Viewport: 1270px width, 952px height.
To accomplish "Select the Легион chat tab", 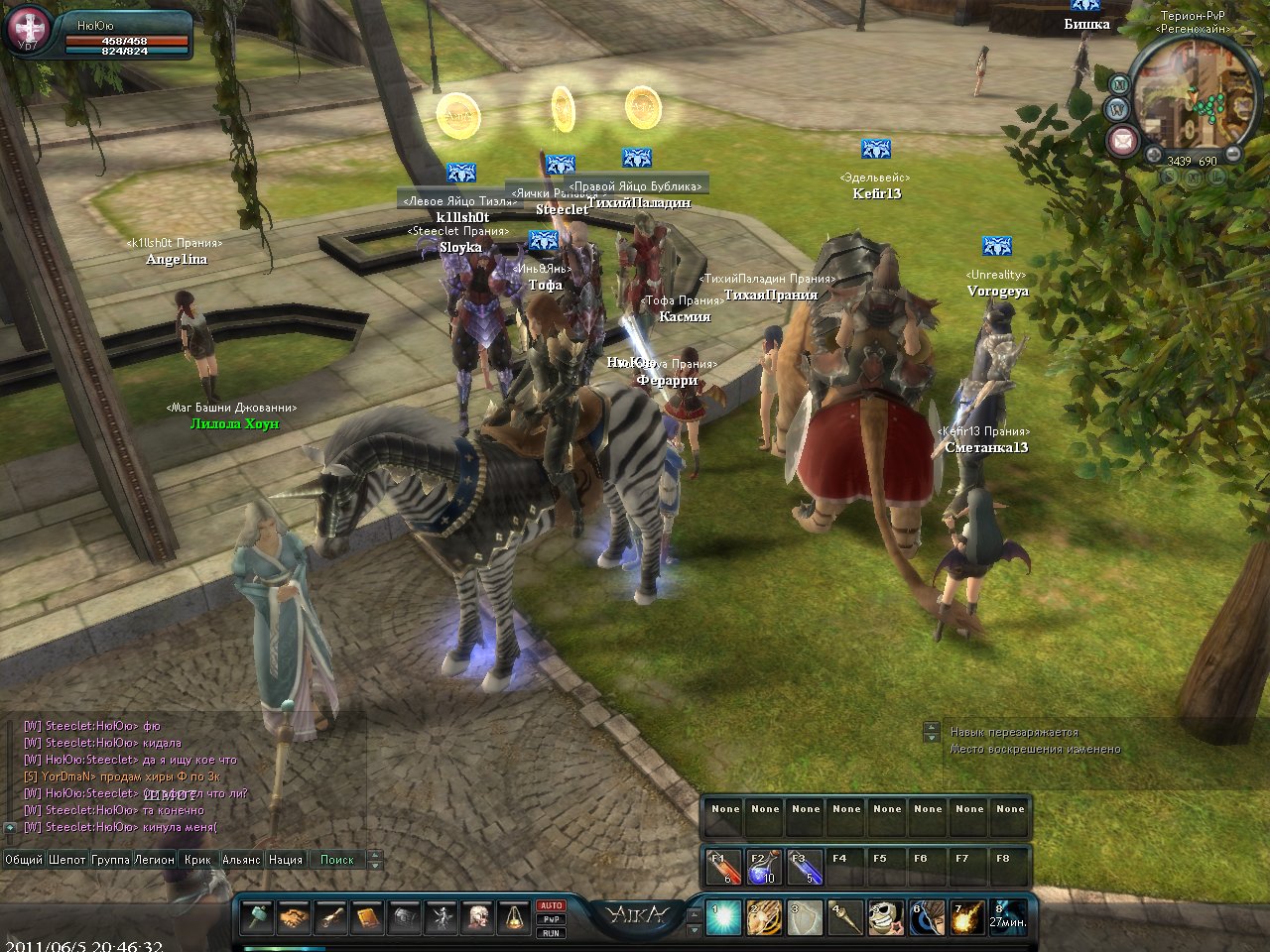I will 155,860.
